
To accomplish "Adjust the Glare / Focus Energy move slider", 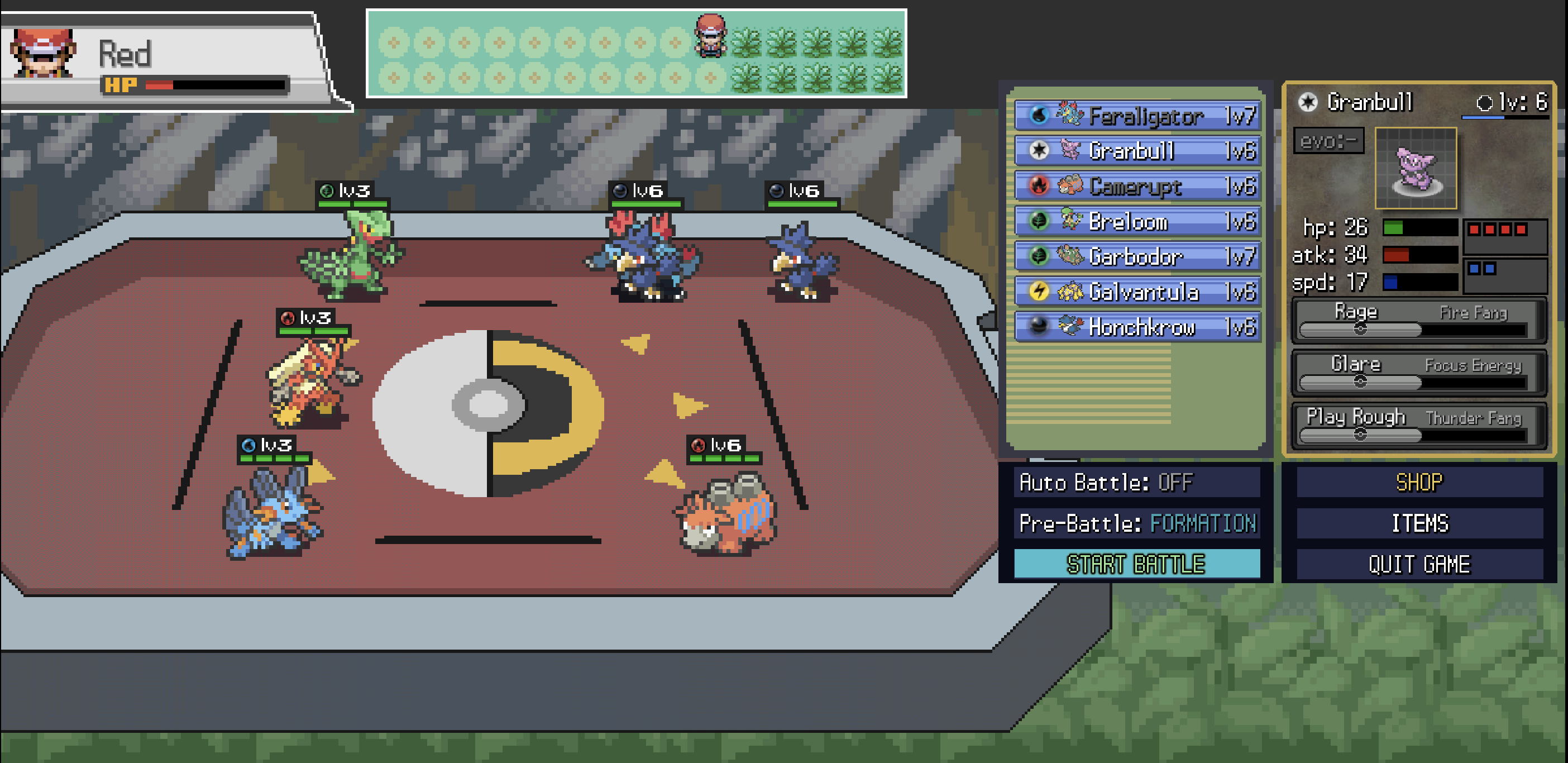I will click(1360, 382).
